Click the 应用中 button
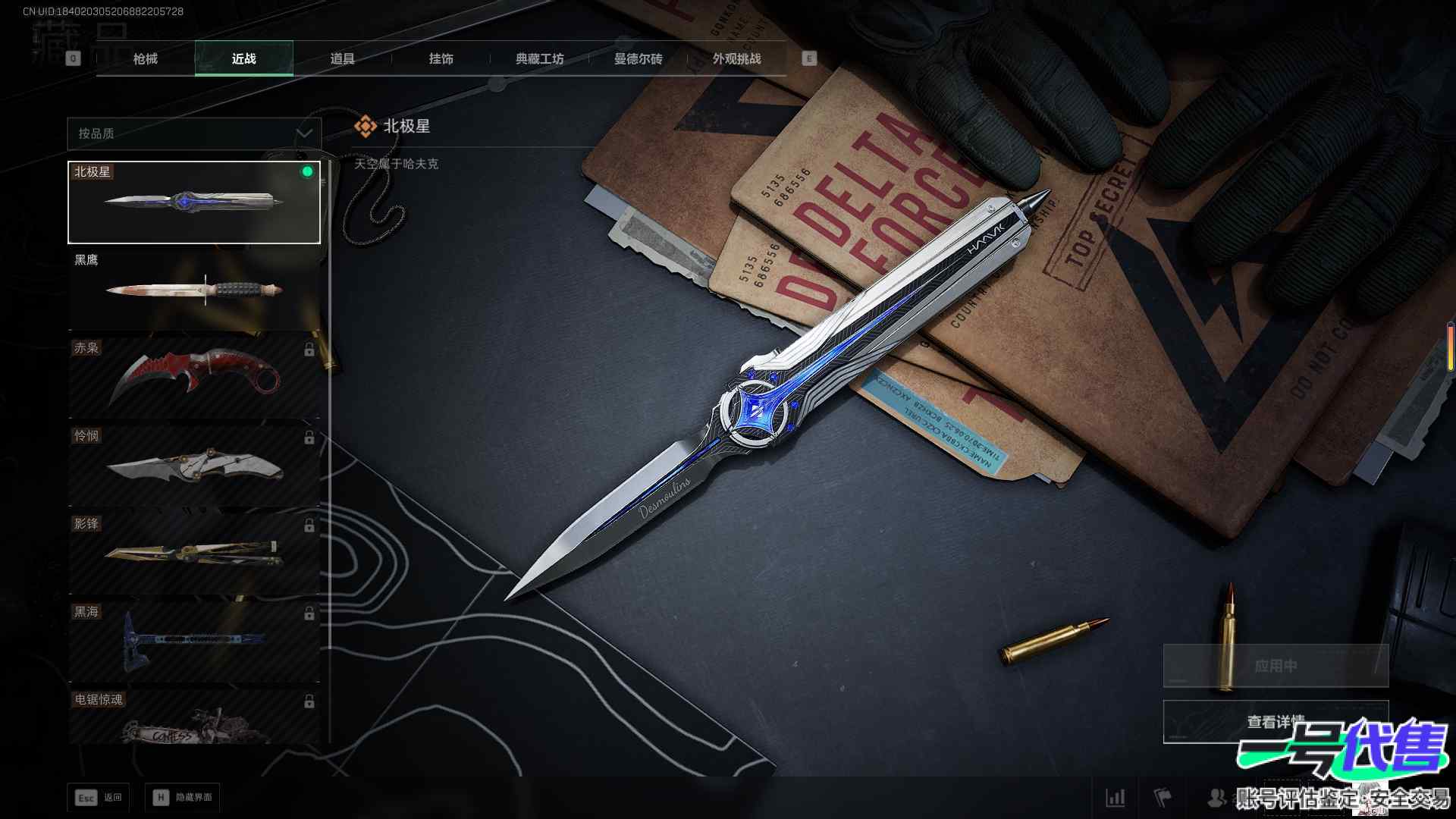1456x819 pixels. (x=1276, y=666)
